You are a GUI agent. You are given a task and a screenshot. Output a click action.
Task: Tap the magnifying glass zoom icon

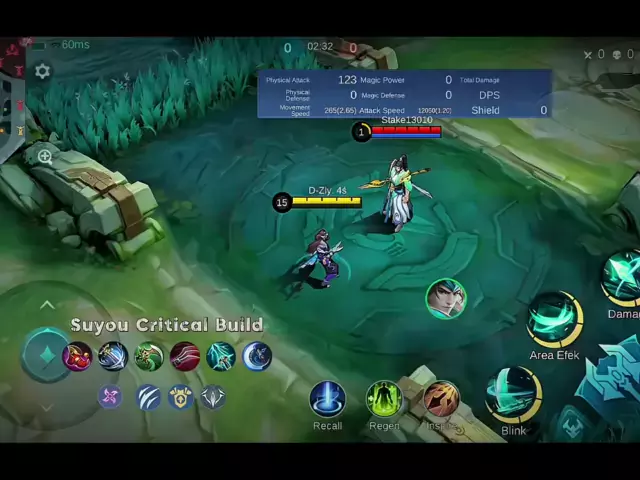[45, 155]
